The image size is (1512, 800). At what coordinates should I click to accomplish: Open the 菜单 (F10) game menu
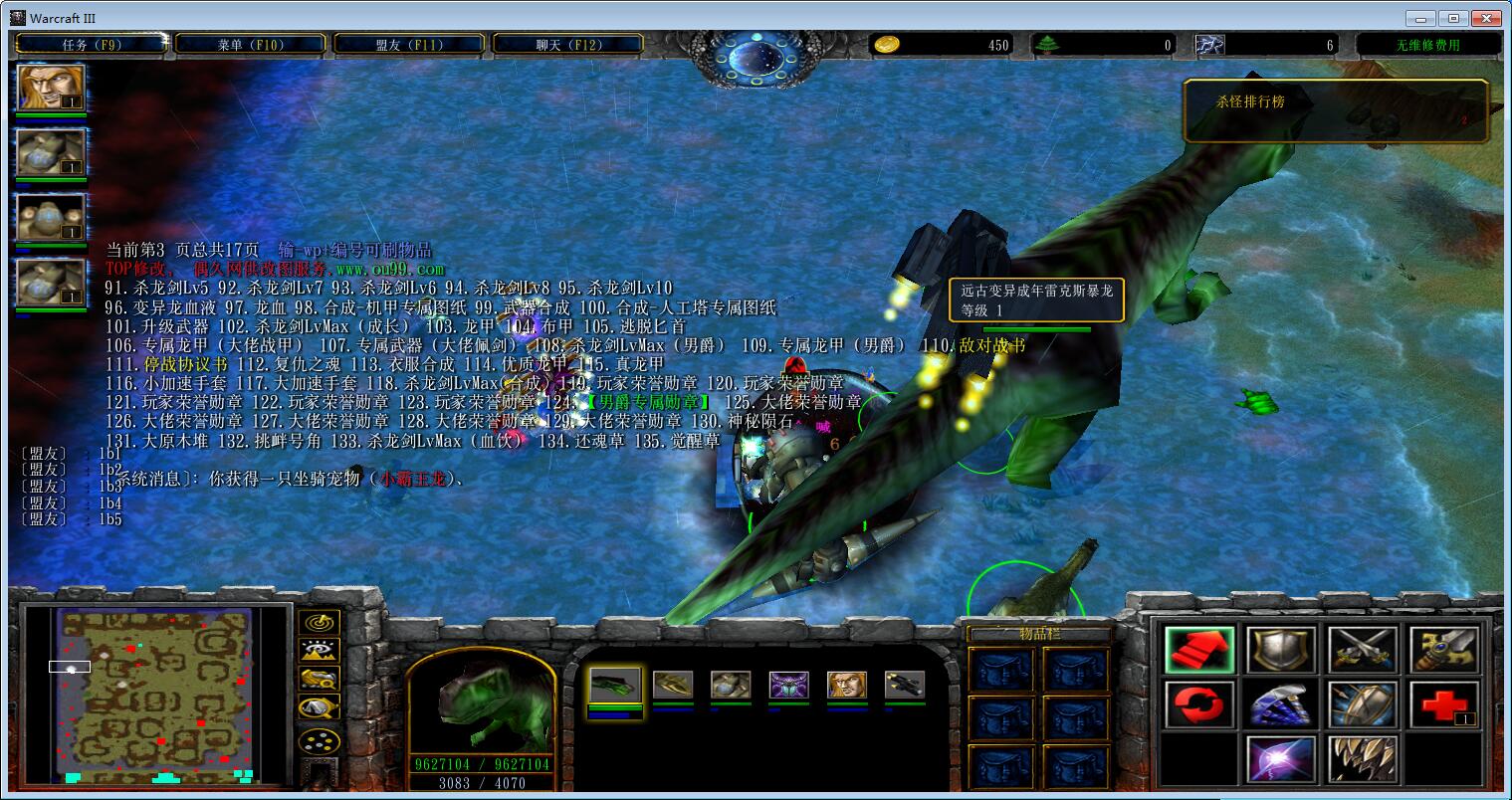tap(250, 44)
